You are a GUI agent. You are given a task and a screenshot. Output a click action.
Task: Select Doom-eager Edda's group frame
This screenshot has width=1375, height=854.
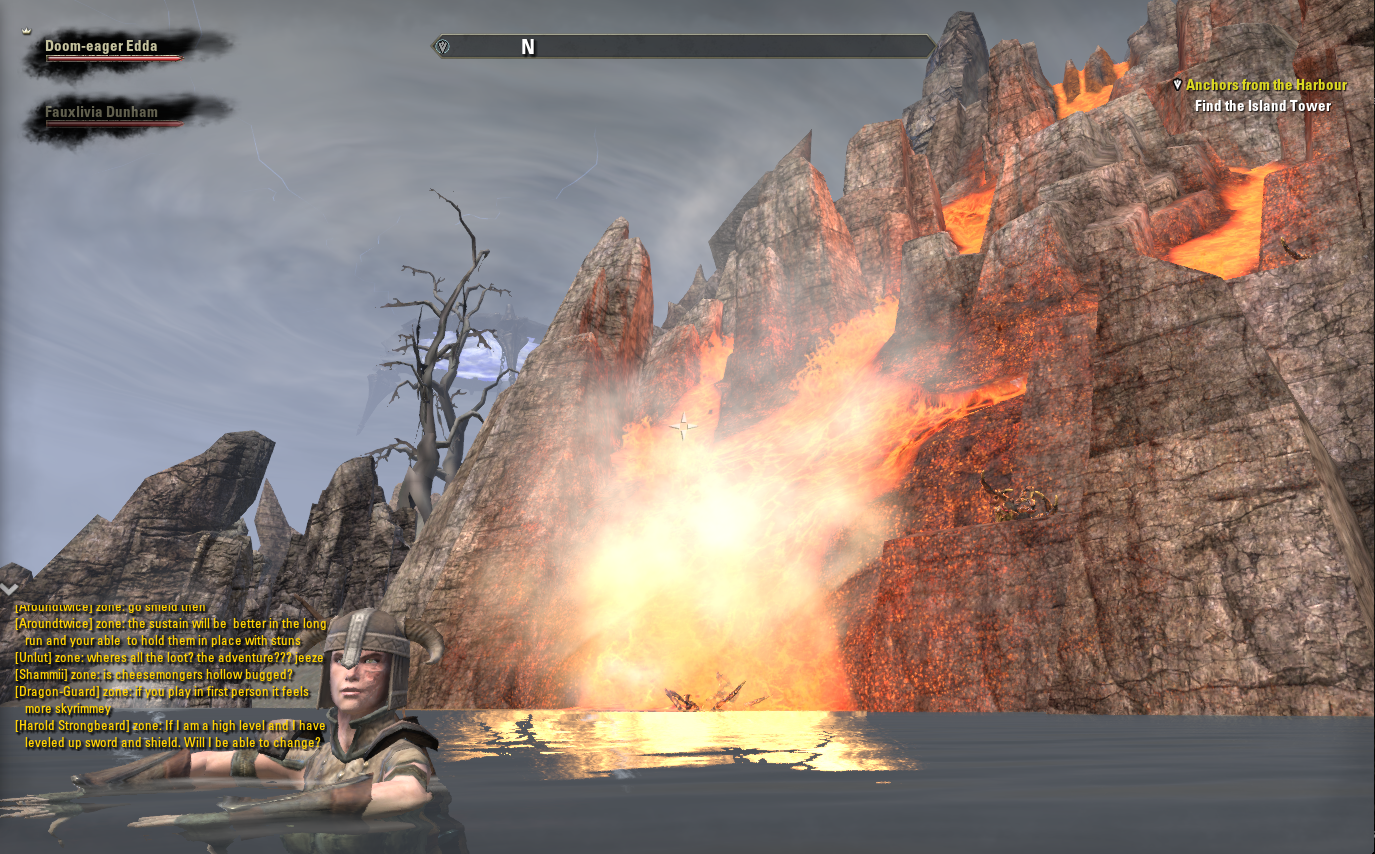click(x=101, y=47)
